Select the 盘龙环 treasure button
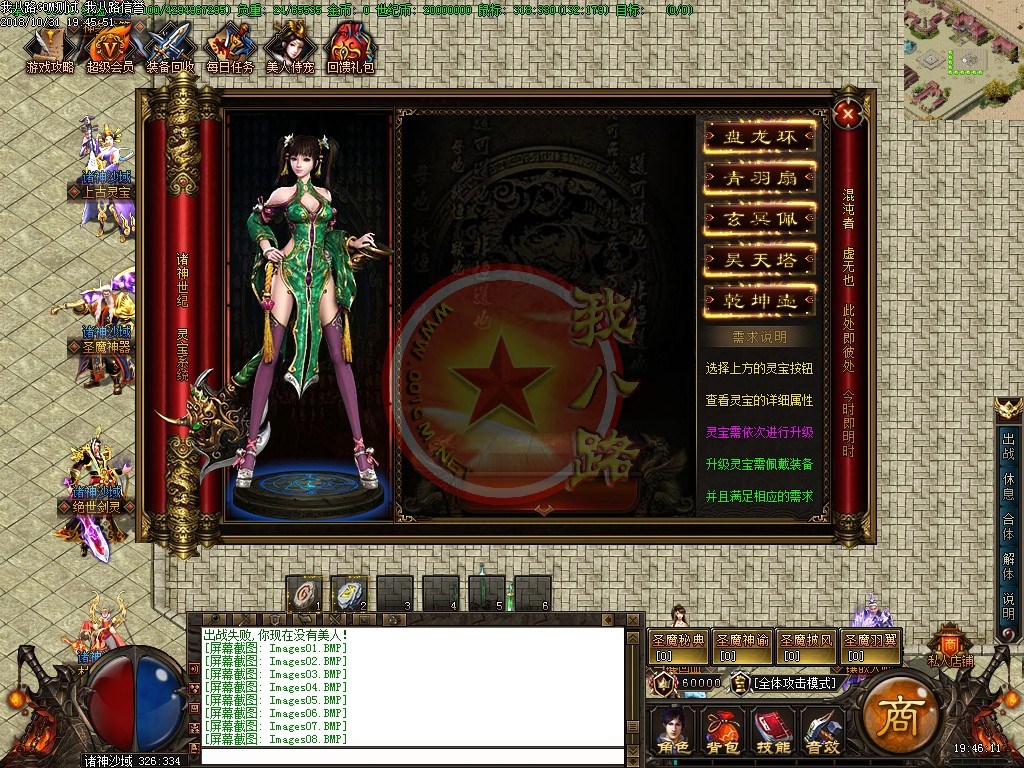This screenshot has height=768, width=1024. point(759,138)
